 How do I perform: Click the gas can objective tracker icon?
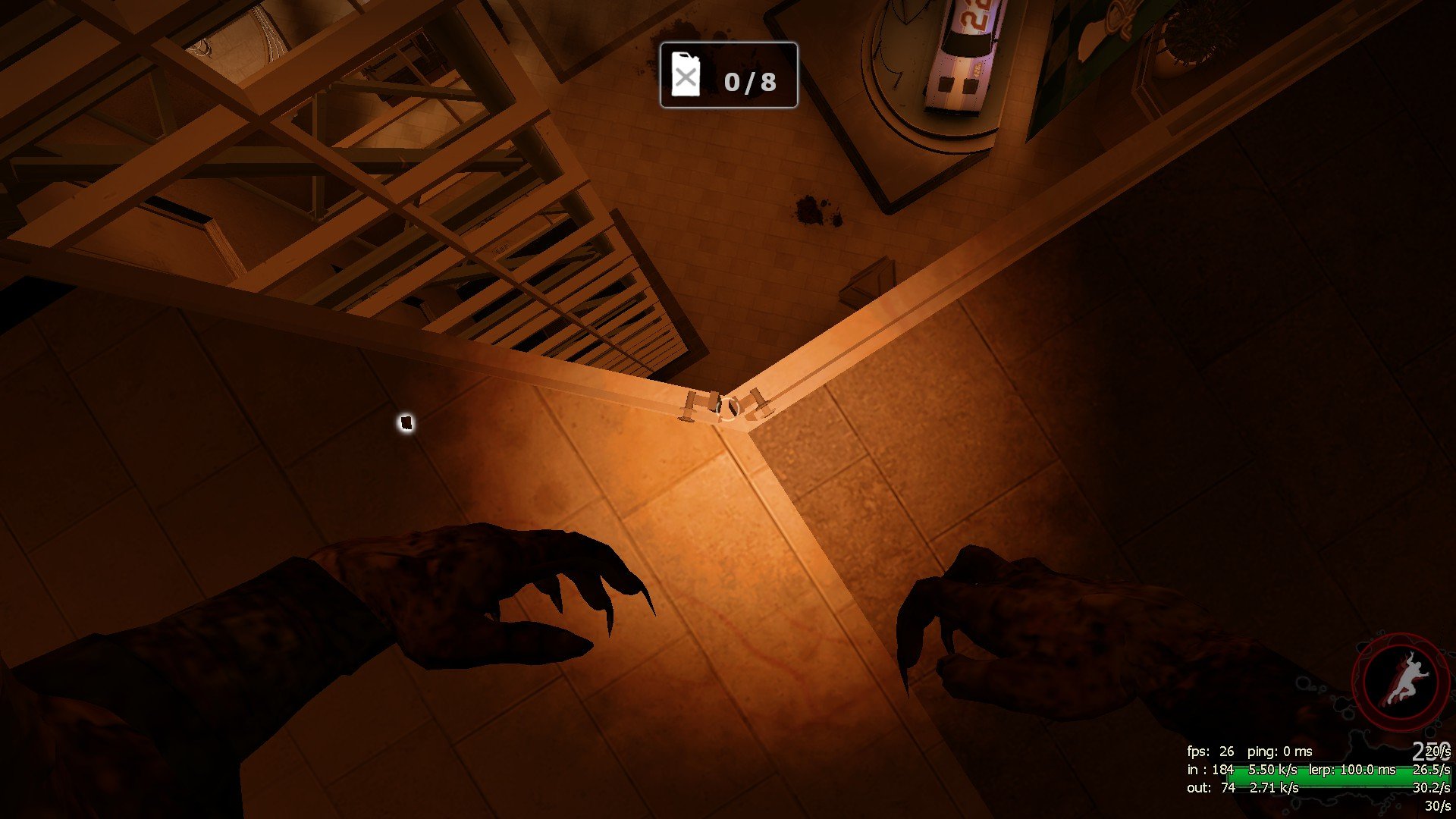click(x=686, y=75)
